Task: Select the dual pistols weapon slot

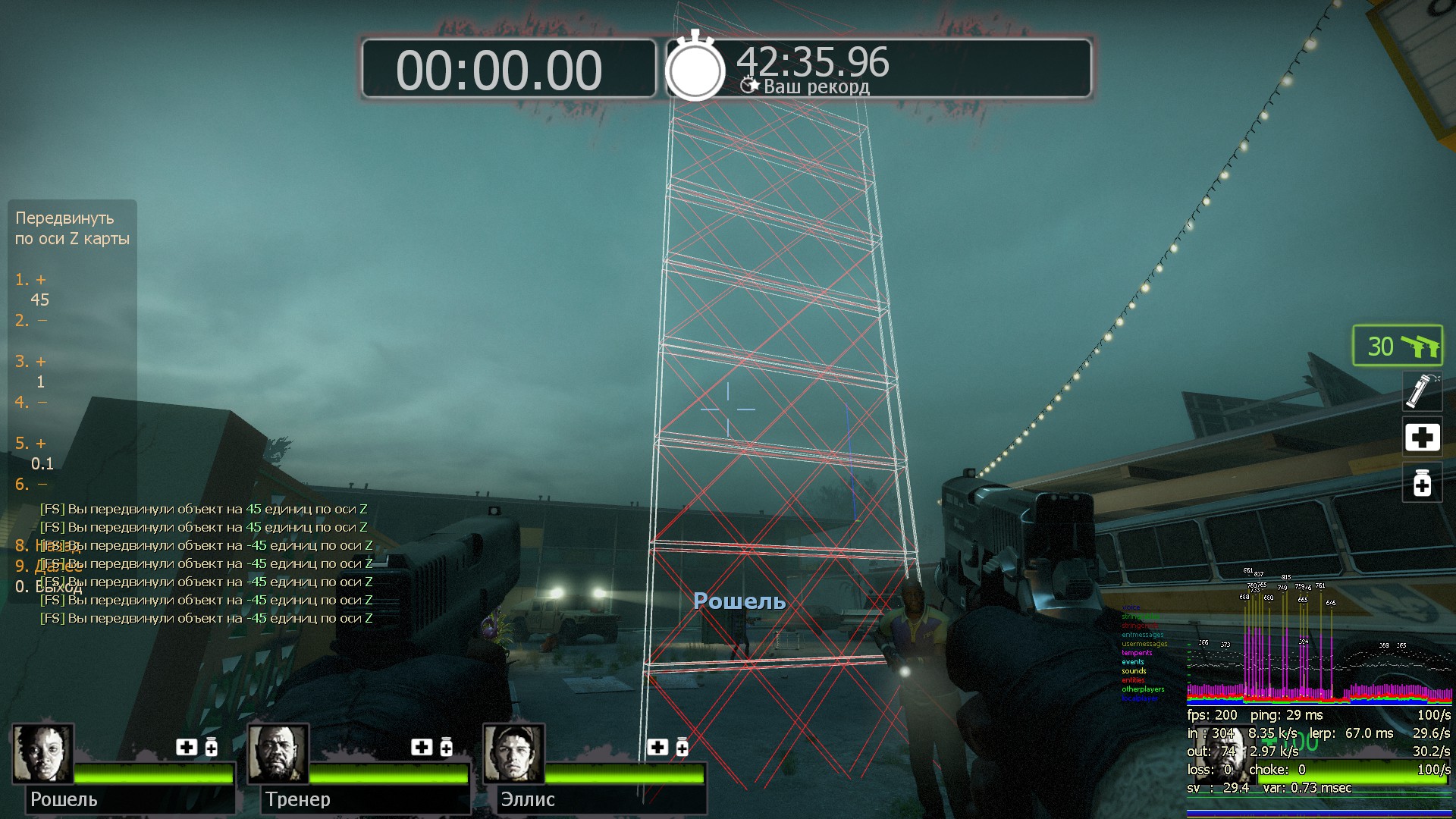Action: point(1398,346)
